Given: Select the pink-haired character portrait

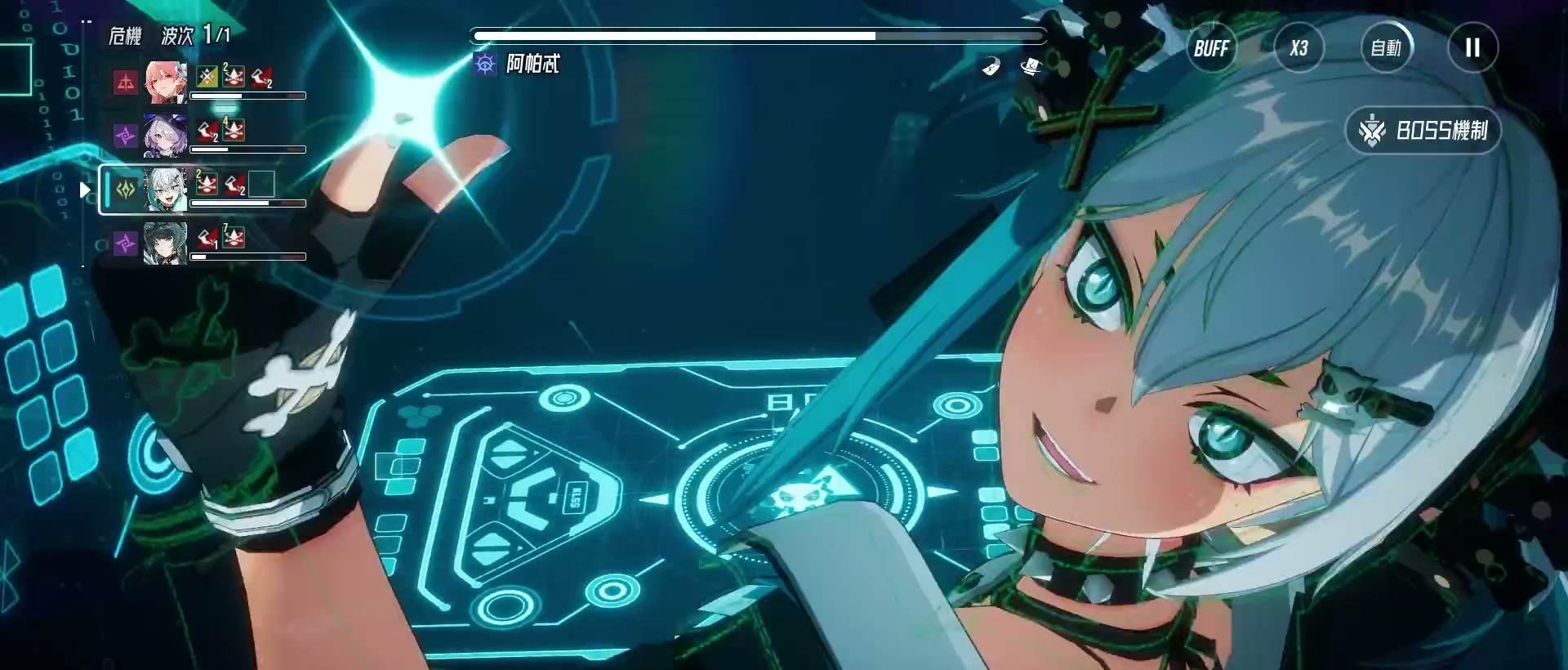Looking at the screenshot, I should click(166, 83).
